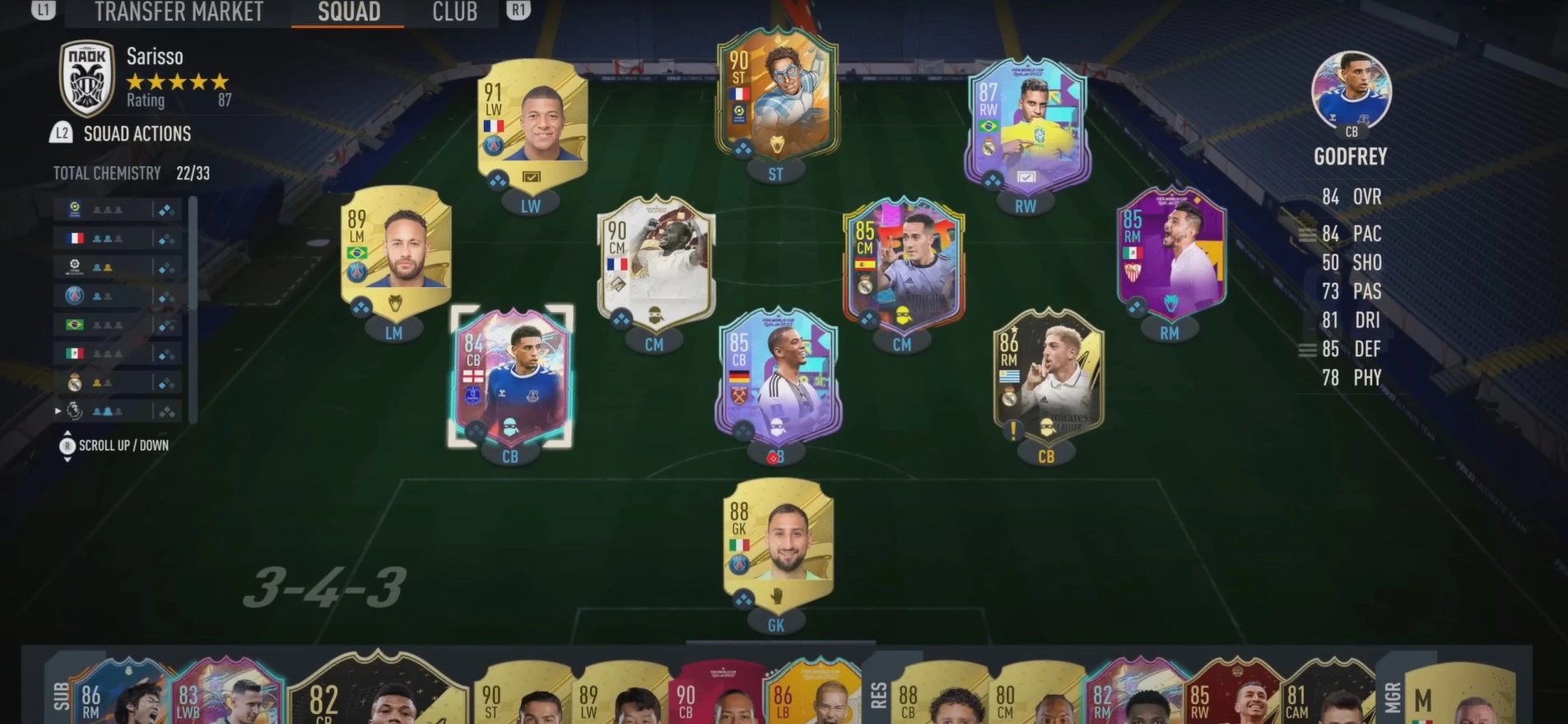Select the PSG badge in the chemistry sidebar
1568x724 pixels.
[x=74, y=295]
